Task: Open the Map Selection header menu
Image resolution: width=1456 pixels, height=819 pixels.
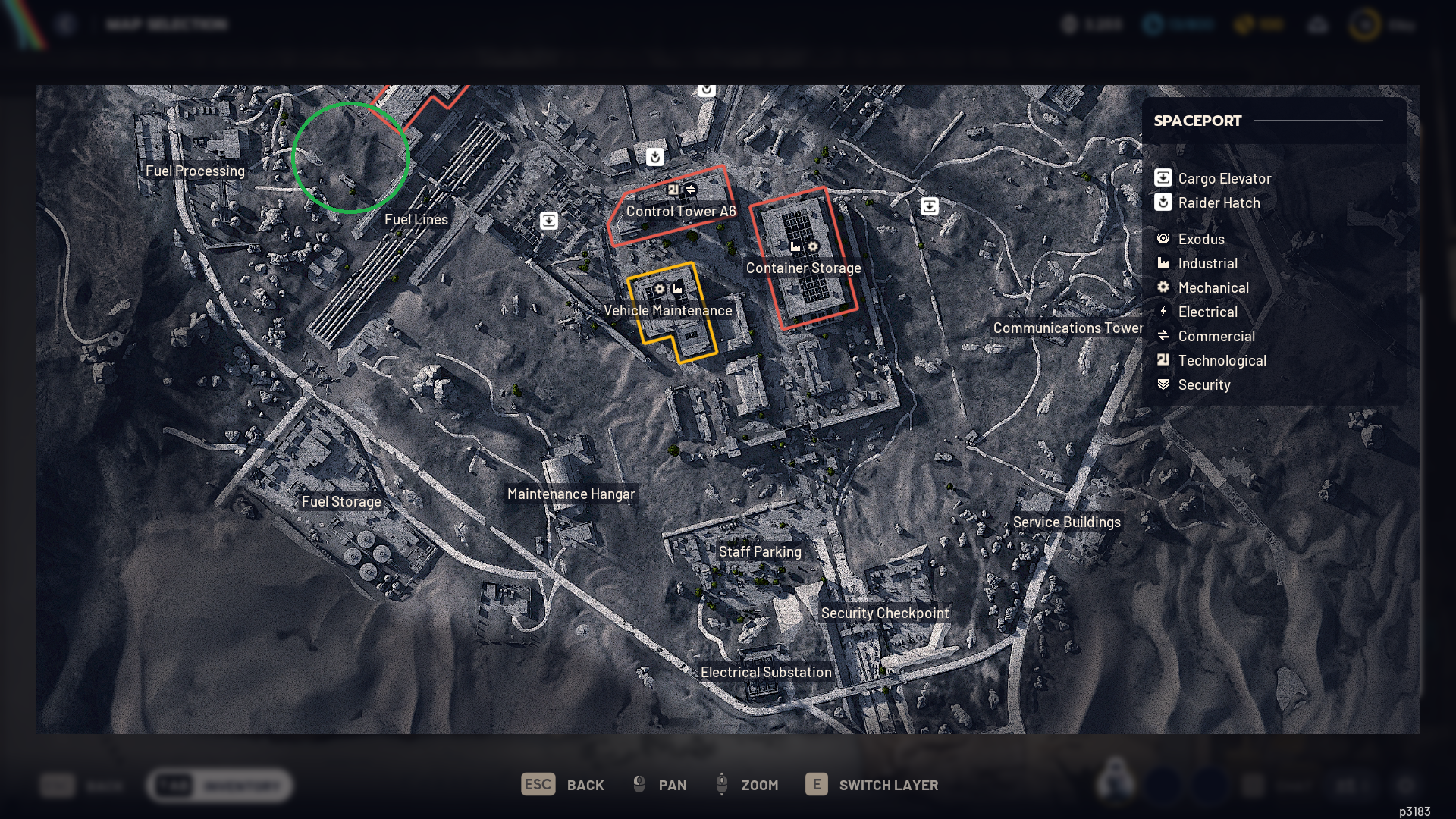Action: pos(168,24)
